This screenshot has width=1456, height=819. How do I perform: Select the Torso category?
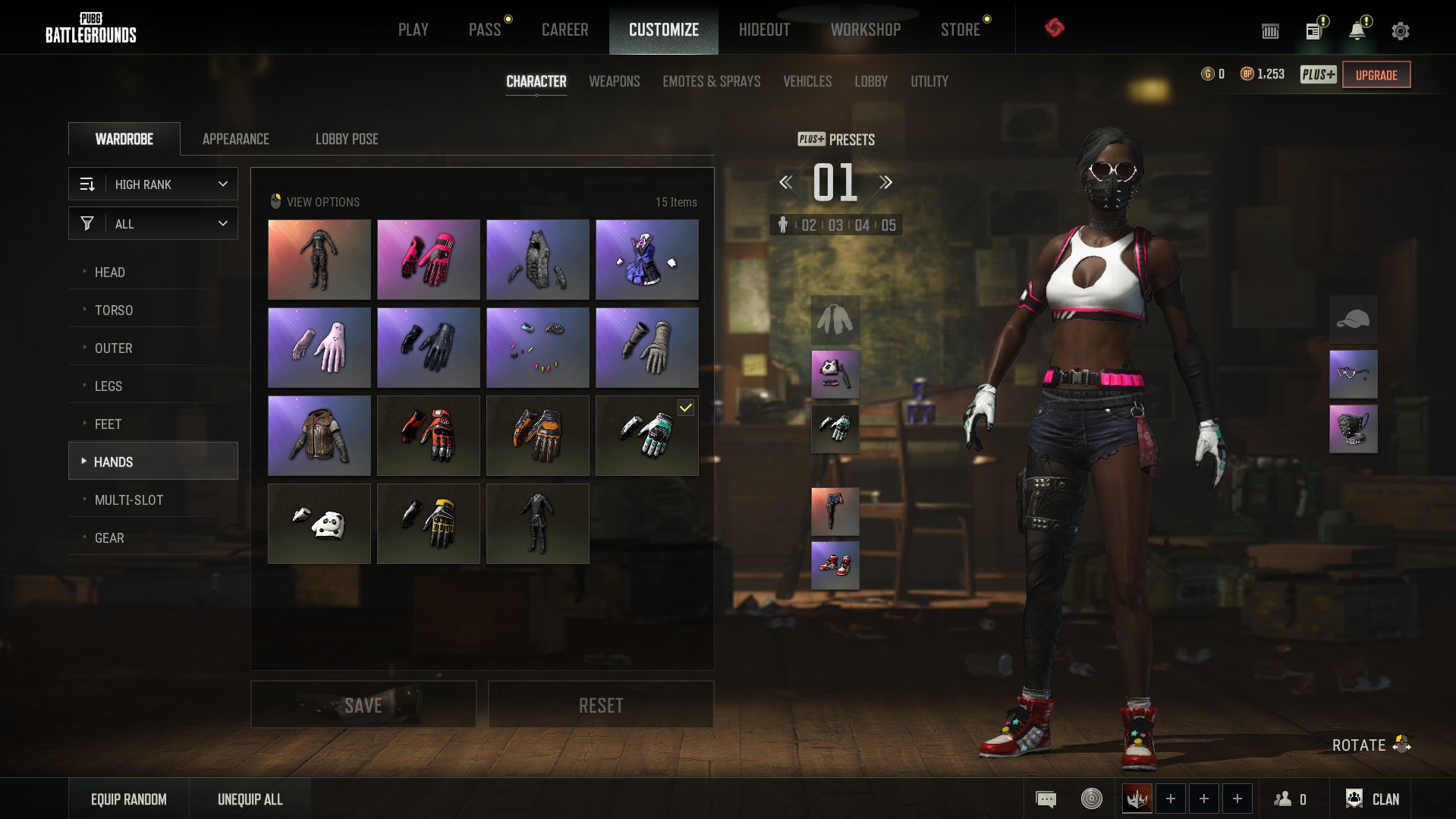point(114,310)
